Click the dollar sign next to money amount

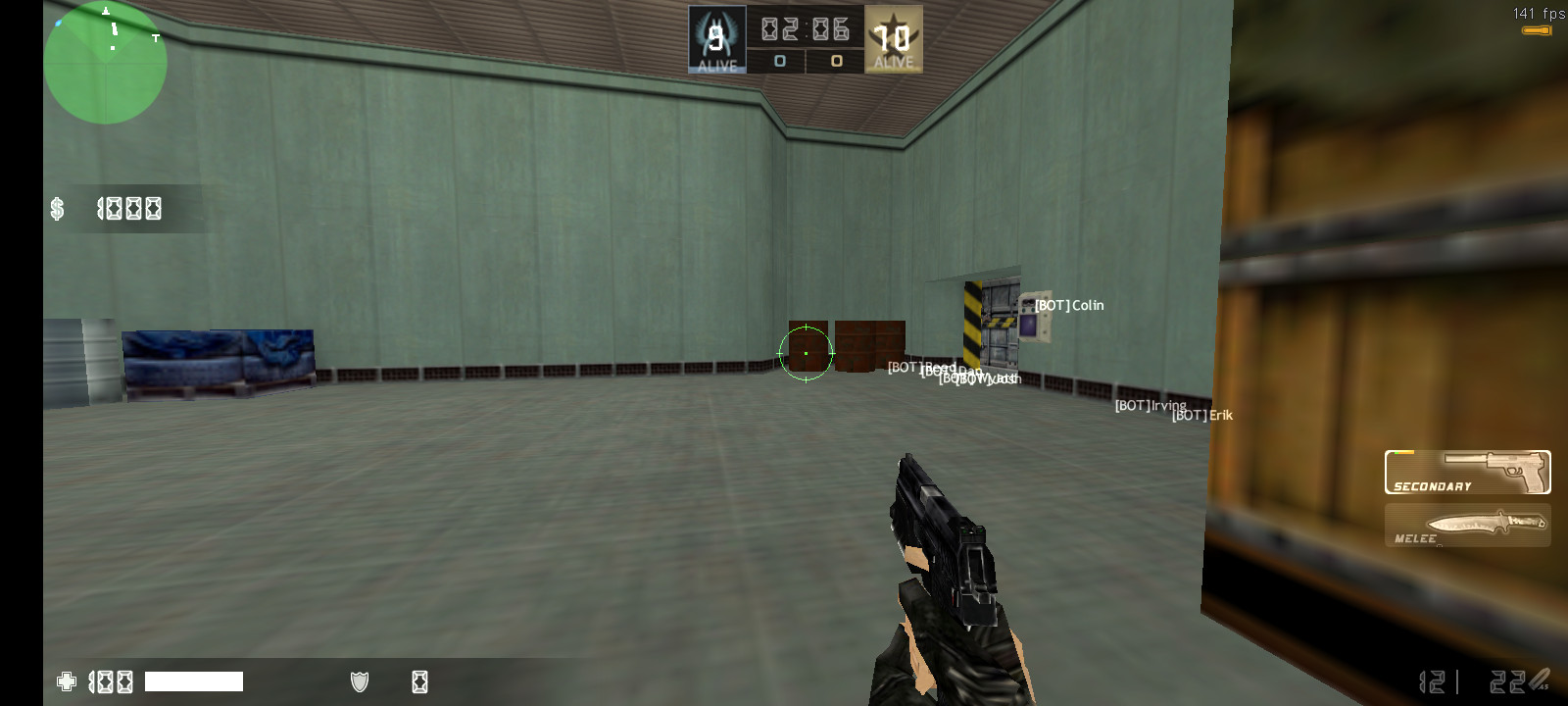coord(57,207)
